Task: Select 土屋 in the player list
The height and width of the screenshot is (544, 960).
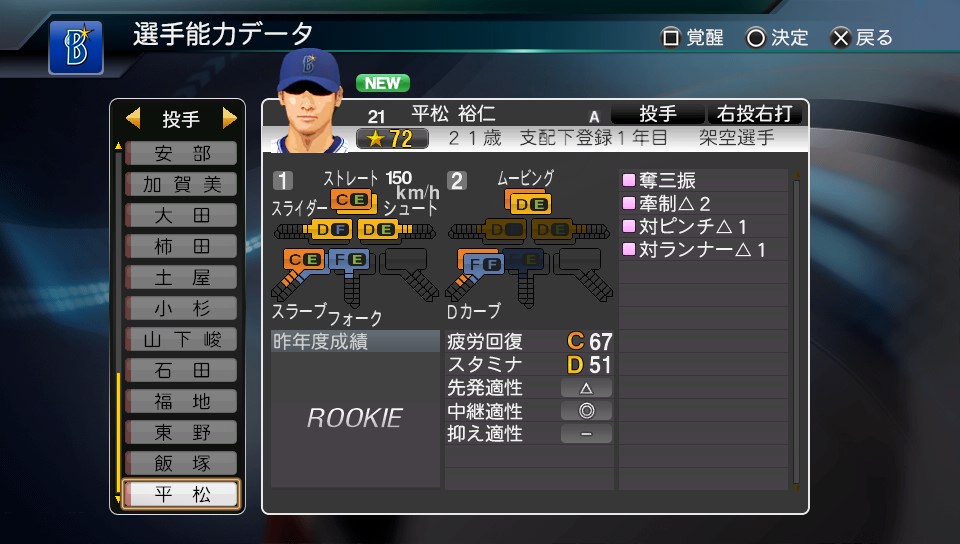Action: [182, 278]
